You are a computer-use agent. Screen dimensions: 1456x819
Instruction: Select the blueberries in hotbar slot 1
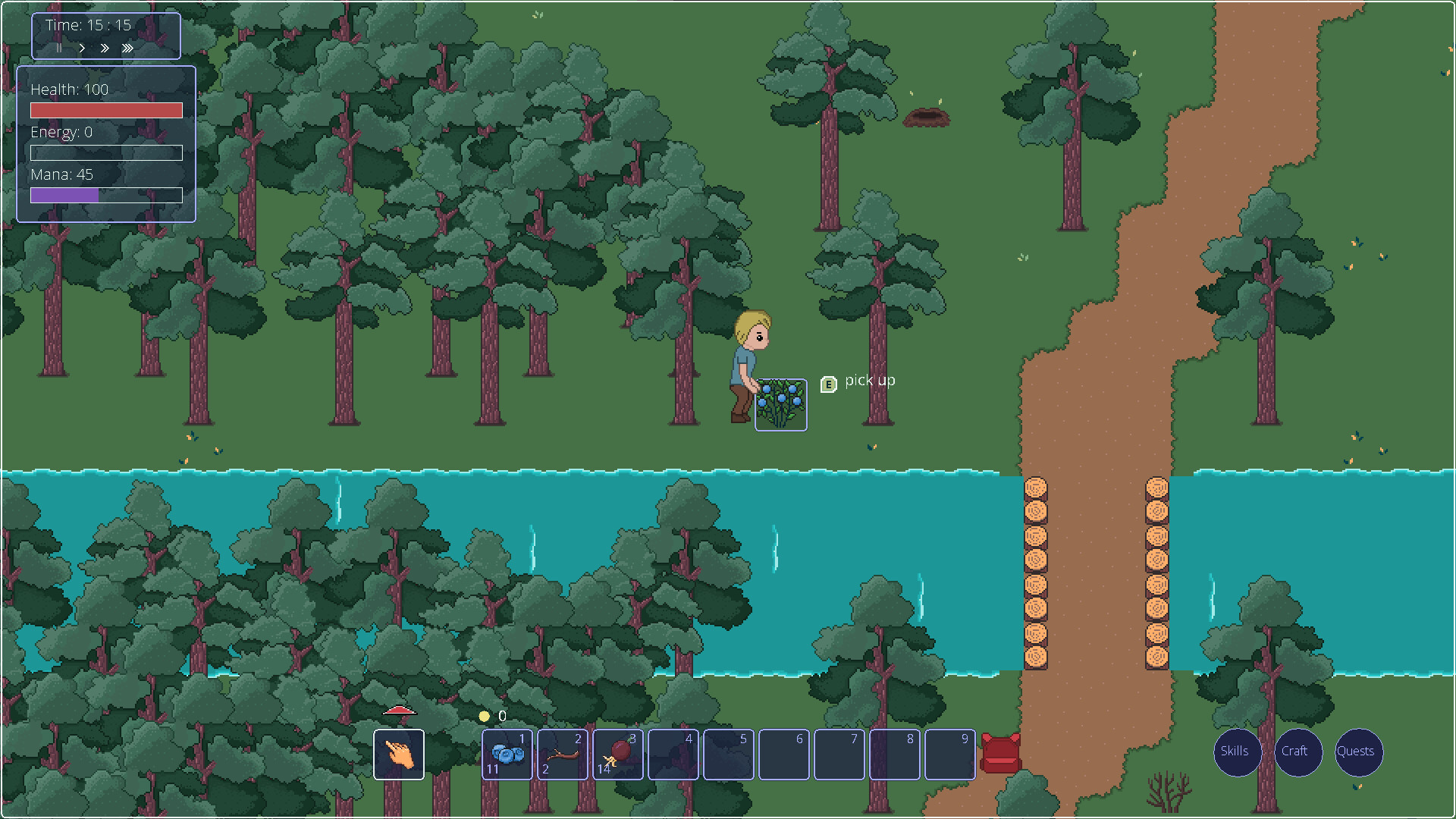pos(507,754)
